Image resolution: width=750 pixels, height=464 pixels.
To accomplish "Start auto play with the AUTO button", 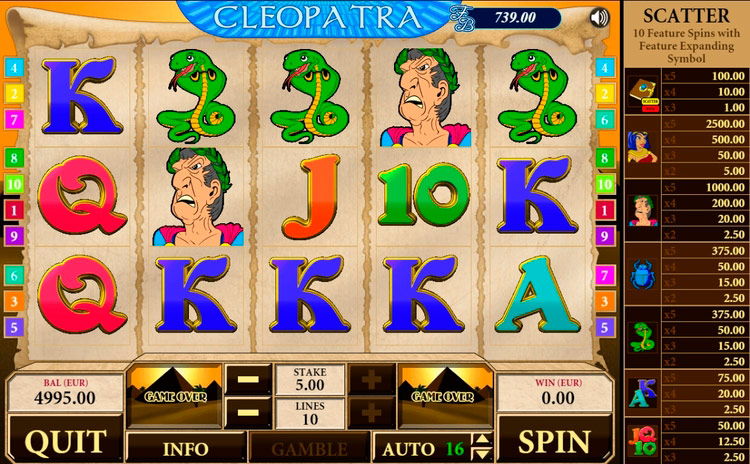I will [408, 448].
